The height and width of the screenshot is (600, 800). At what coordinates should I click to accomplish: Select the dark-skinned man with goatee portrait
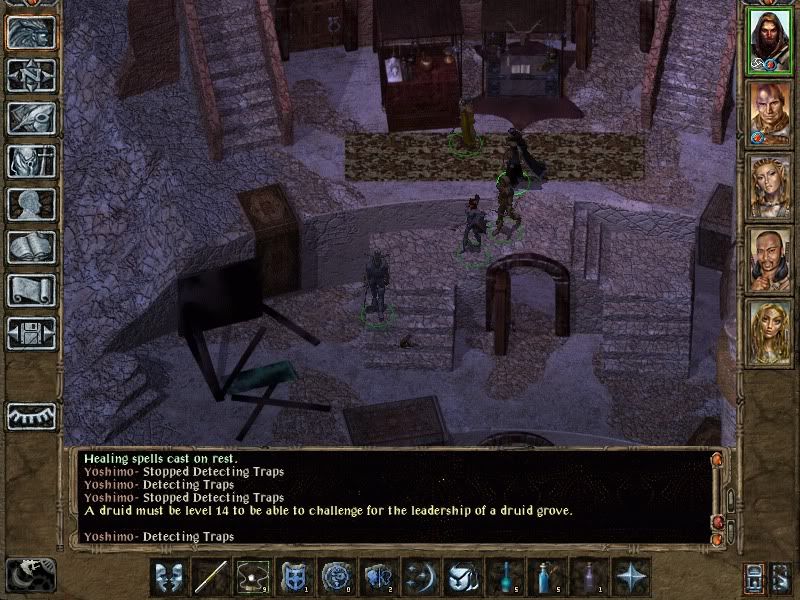[x=769, y=259]
